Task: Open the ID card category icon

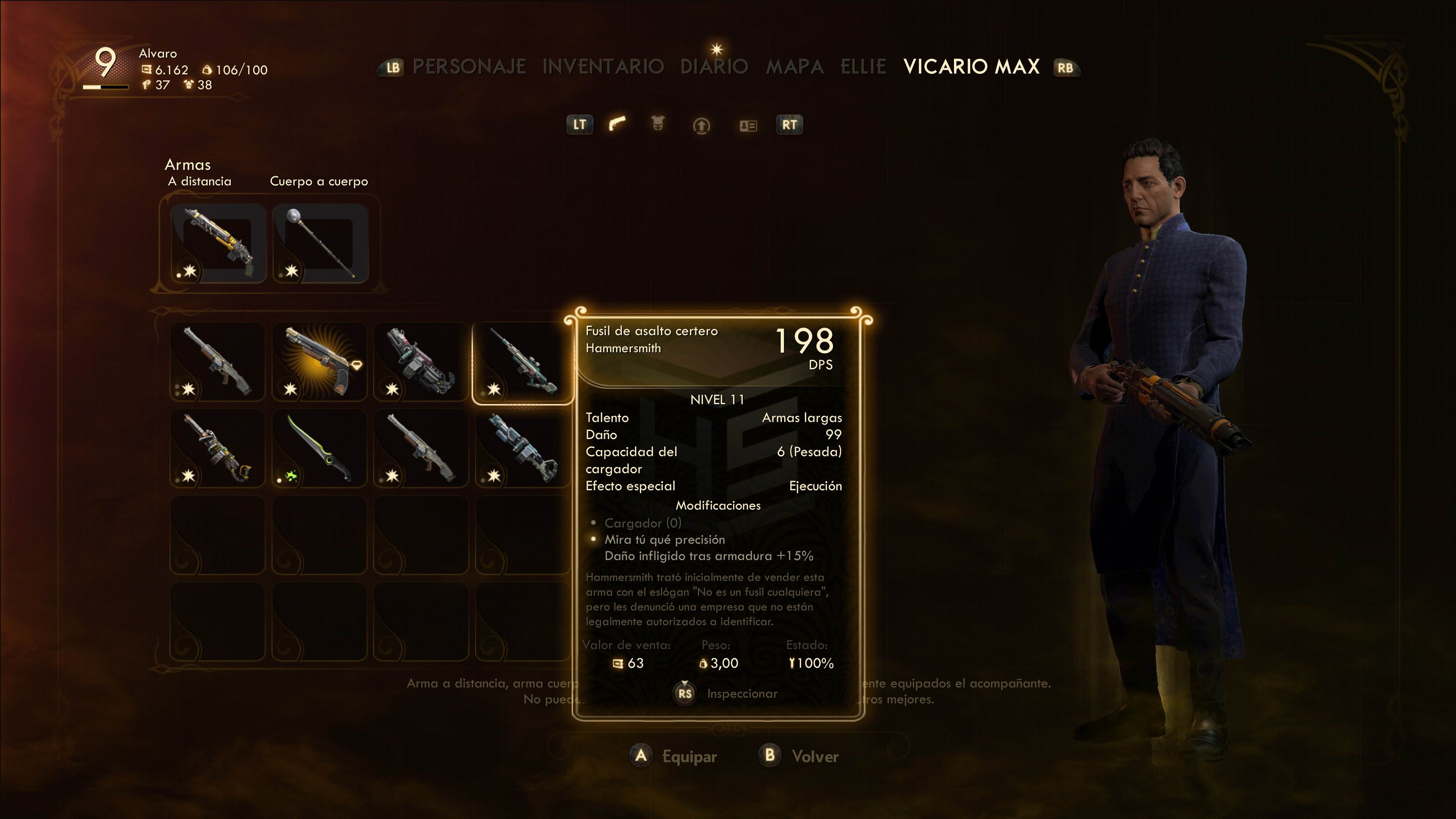Action: pyautogui.click(x=748, y=125)
